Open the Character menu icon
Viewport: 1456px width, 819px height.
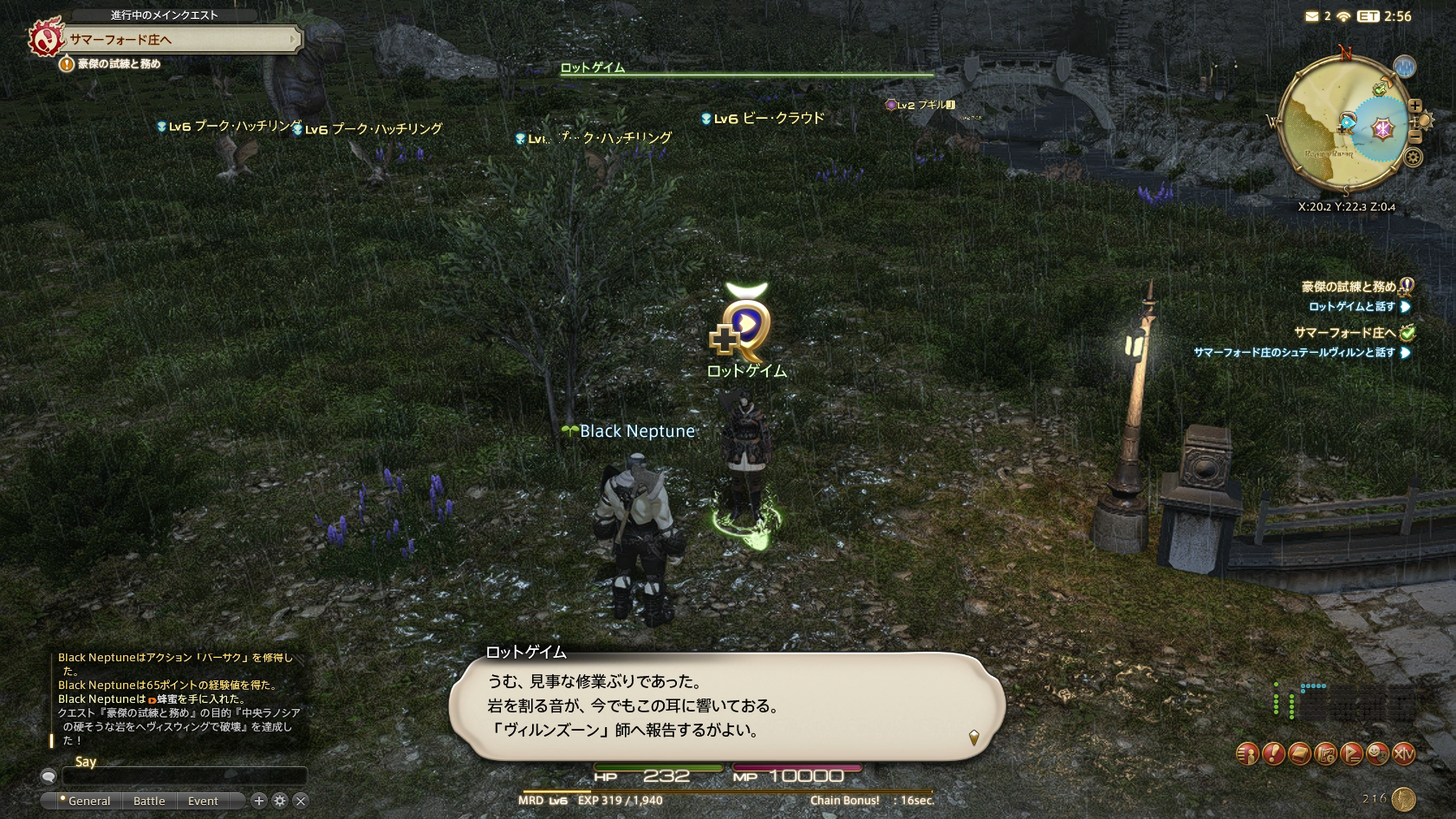coord(1247,754)
